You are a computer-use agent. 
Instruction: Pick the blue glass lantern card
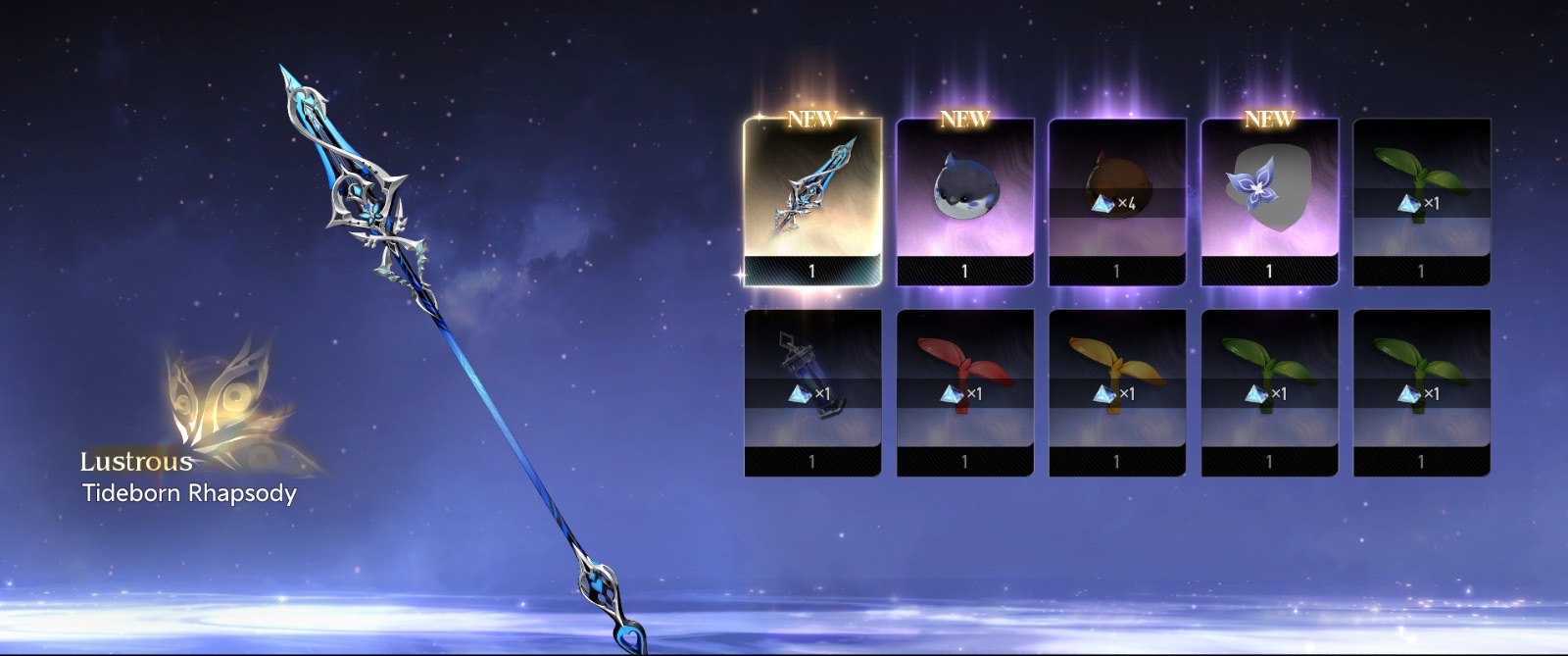[x=812, y=392]
